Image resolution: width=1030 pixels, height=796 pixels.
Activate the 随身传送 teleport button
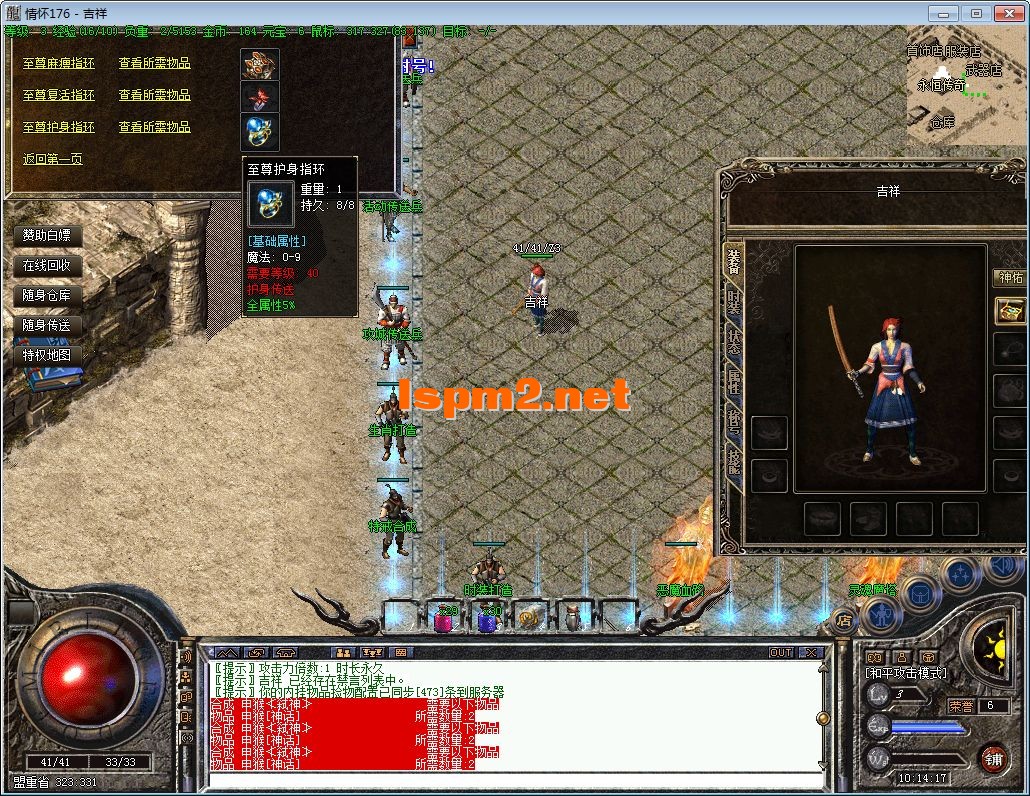tap(47, 325)
